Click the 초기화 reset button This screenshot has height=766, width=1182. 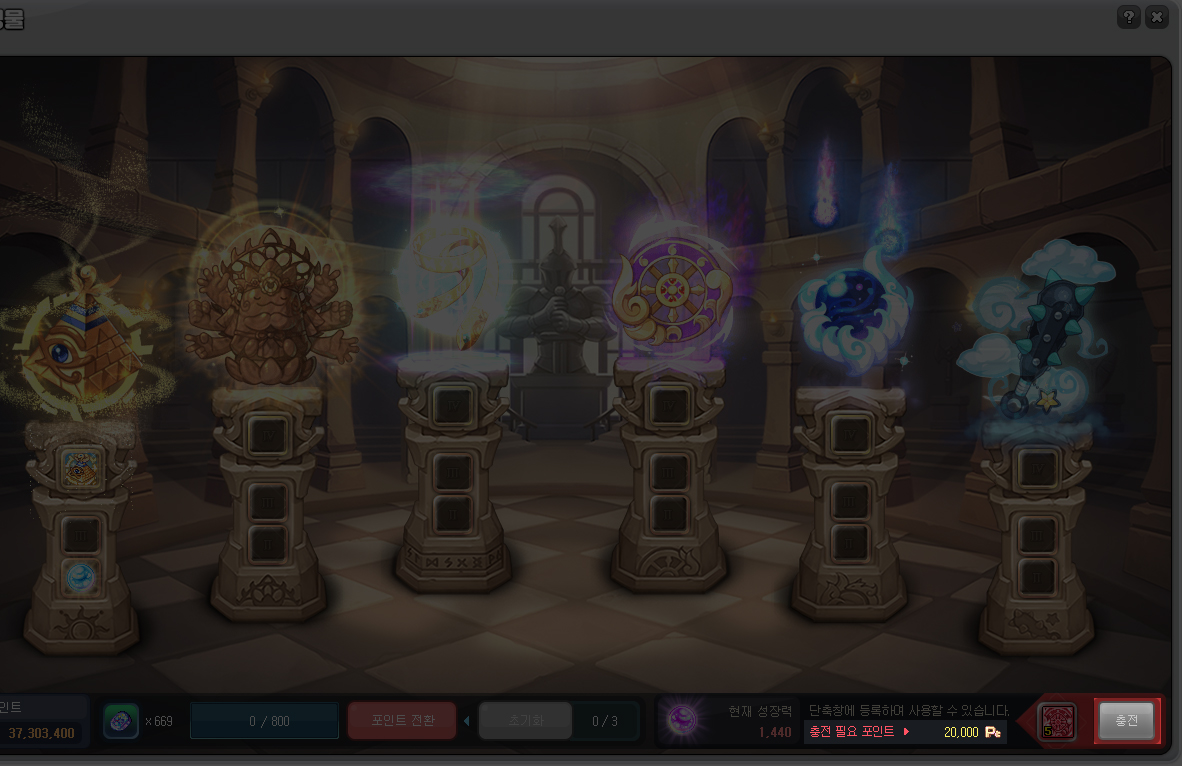click(525, 720)
